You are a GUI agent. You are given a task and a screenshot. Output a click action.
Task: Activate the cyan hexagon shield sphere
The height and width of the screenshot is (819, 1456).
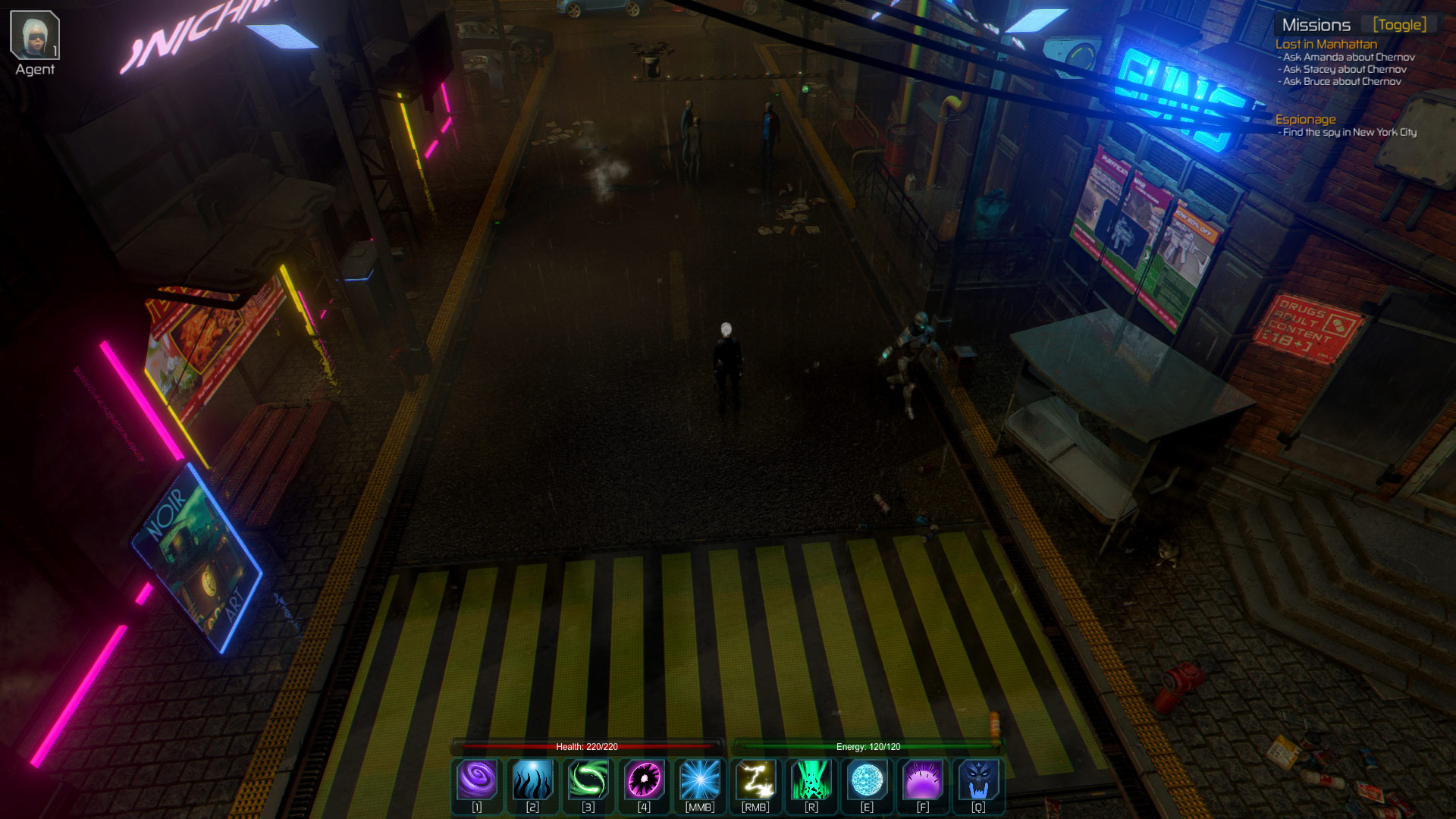867,780
